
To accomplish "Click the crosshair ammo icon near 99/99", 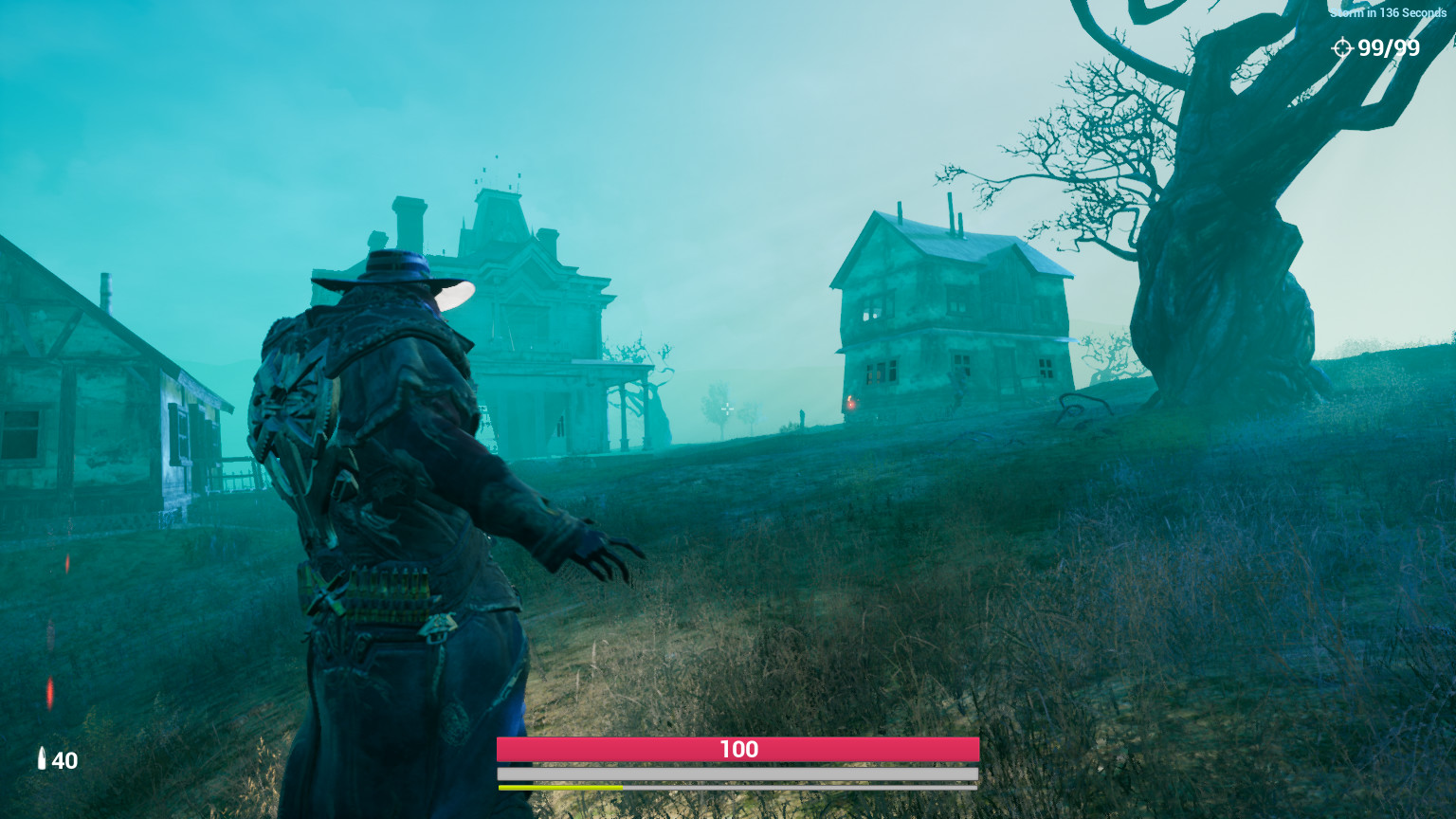I will 1344,48.
